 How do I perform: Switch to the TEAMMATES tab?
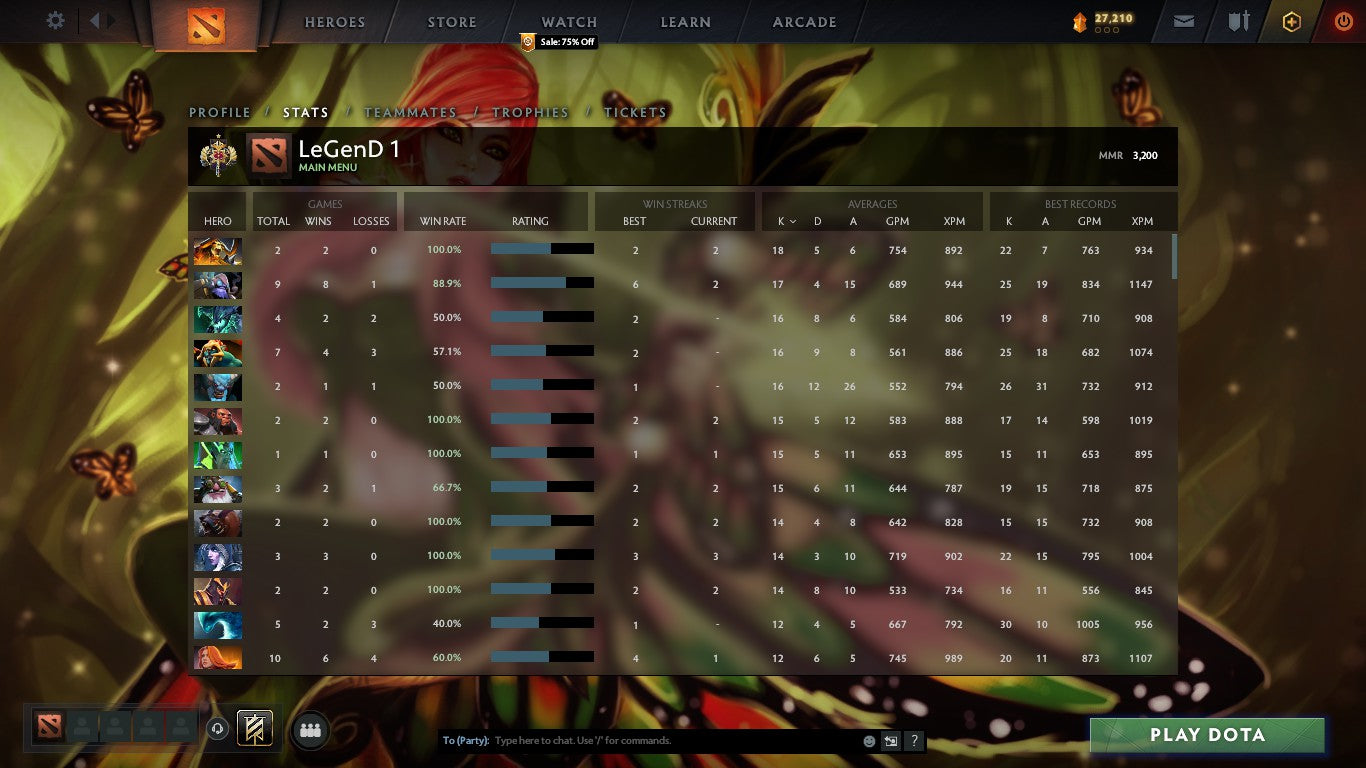[x=410, y=113]
